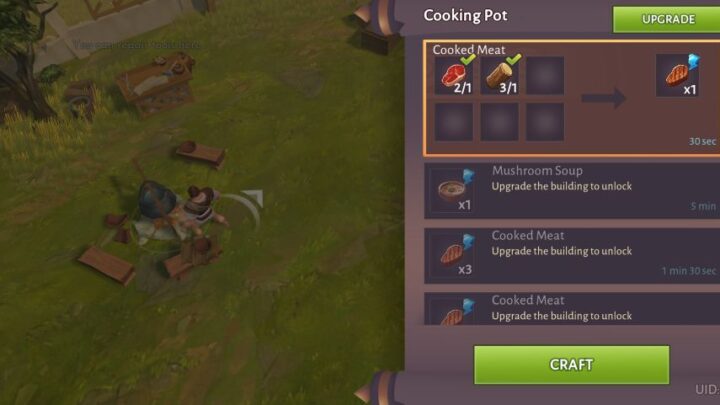This screenshot has width=720, height=405.
Task: Choose the locked Cooked Meat x3 recipe
Action: [572, 253]
